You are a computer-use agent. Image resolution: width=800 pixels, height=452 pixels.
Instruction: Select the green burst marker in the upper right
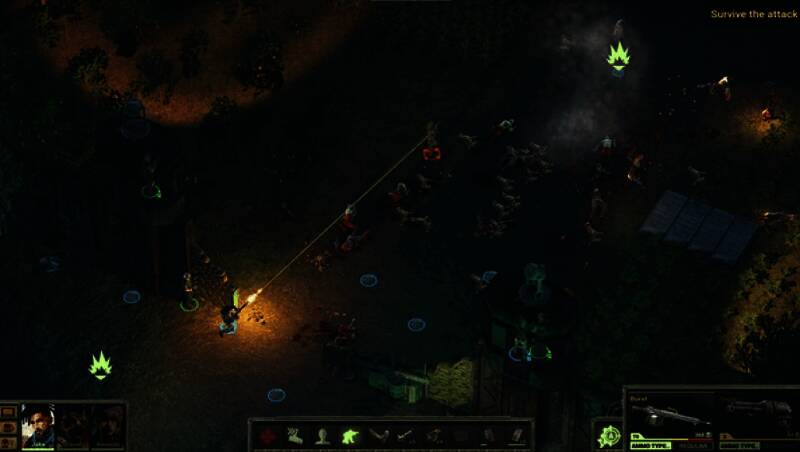click(x=618, y=56)
